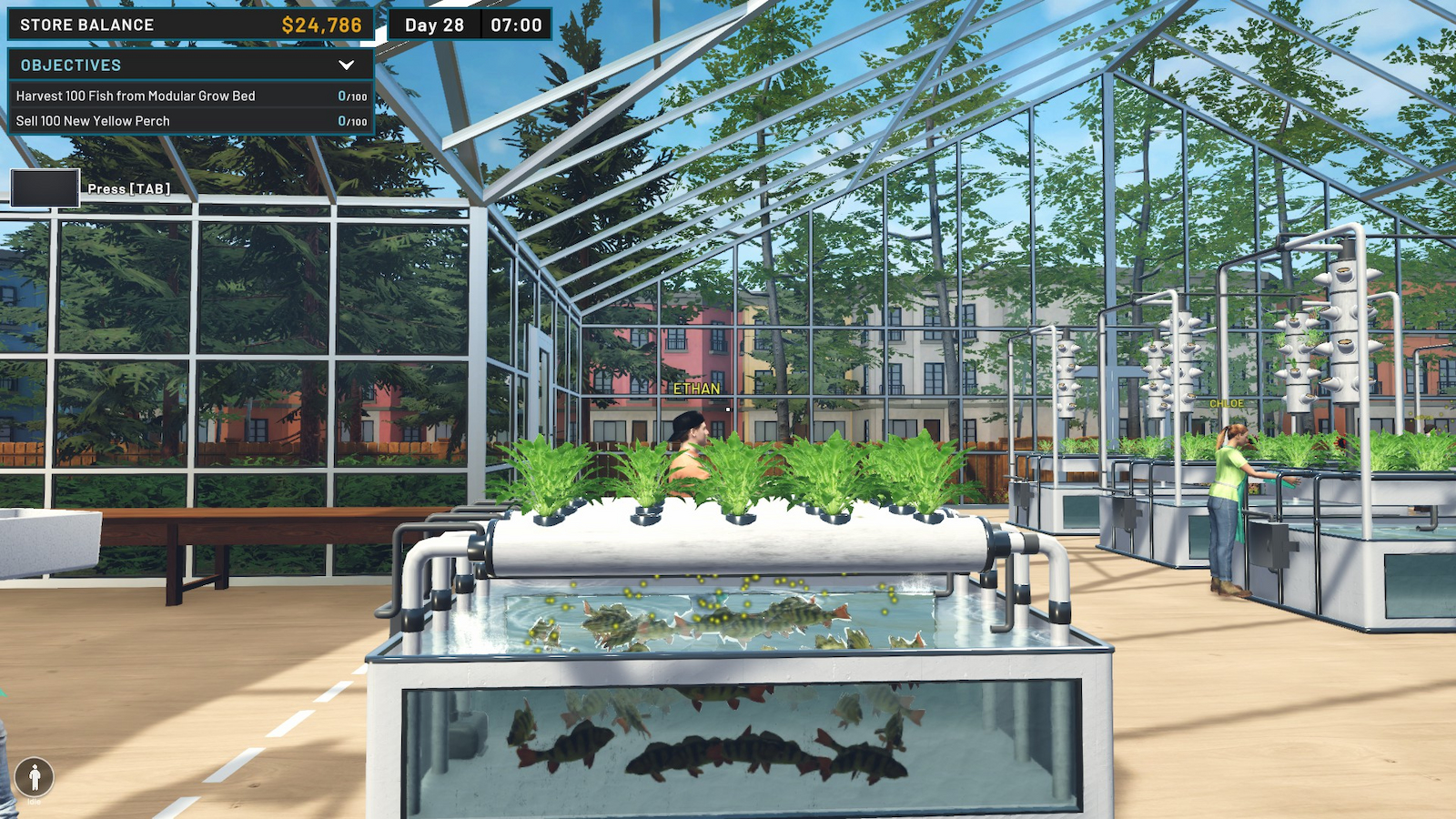
Task: Open the Objectives chevron dropdown
Action: (x=344, y=65)
